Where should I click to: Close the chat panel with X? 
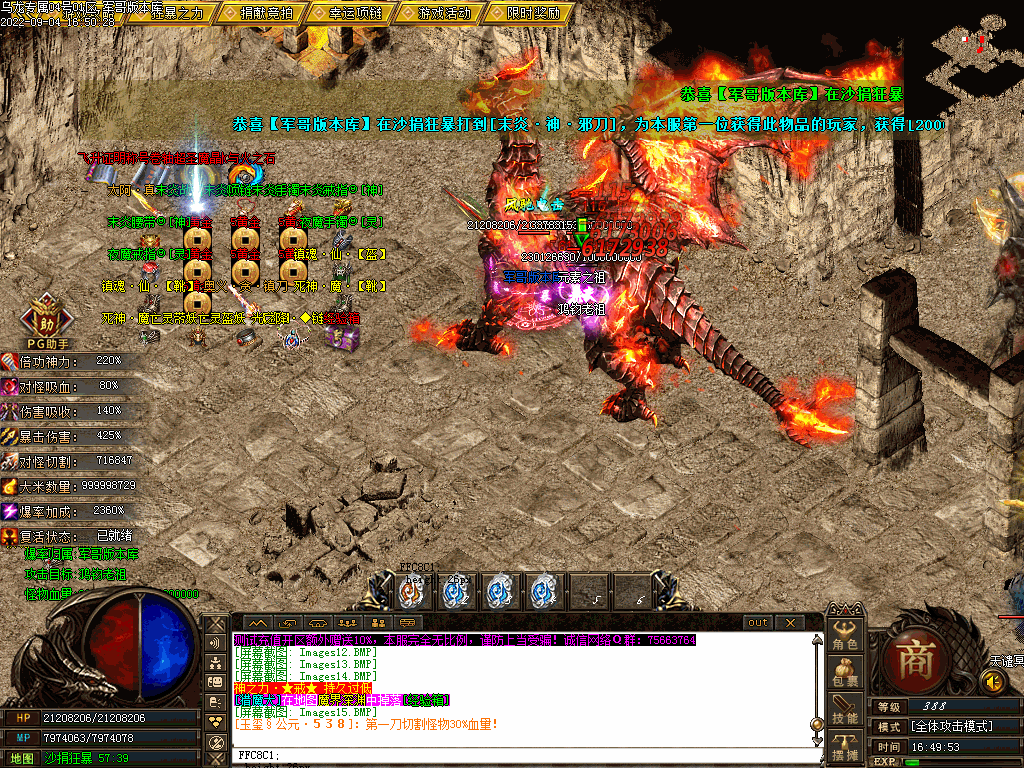pyautogui.click(x=790, y=623)
